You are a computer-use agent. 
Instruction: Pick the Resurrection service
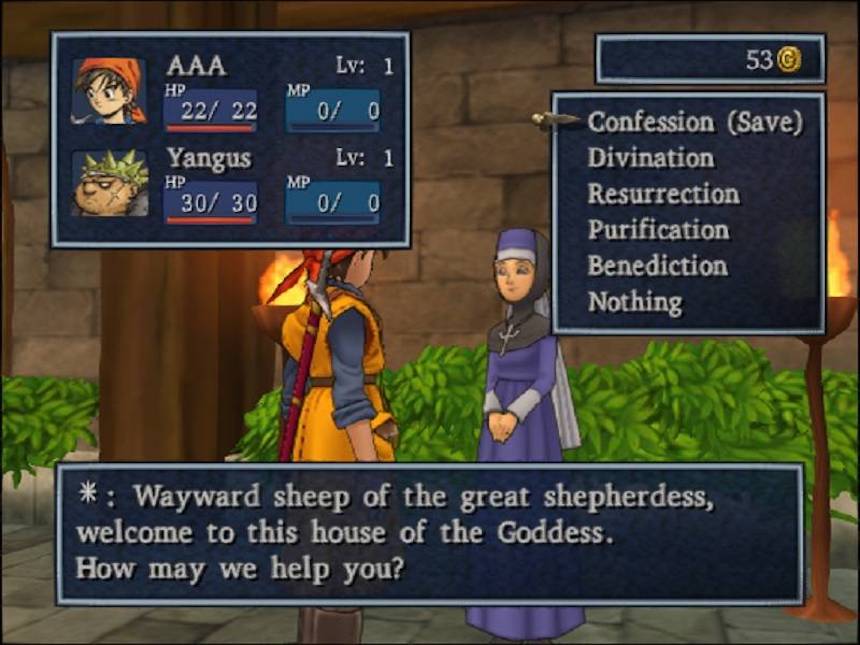[x=663, y=194]
